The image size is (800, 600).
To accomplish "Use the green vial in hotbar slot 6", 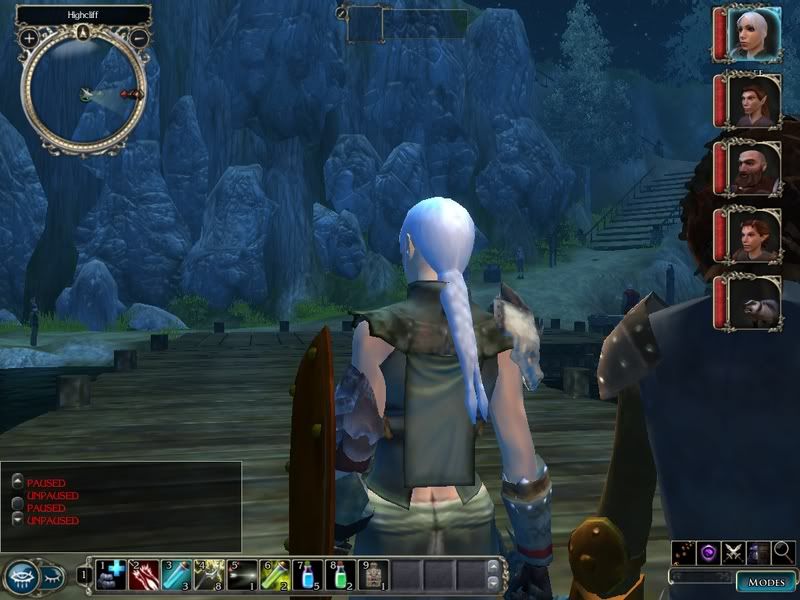I will pyautogui.click(x=273, y=574).
